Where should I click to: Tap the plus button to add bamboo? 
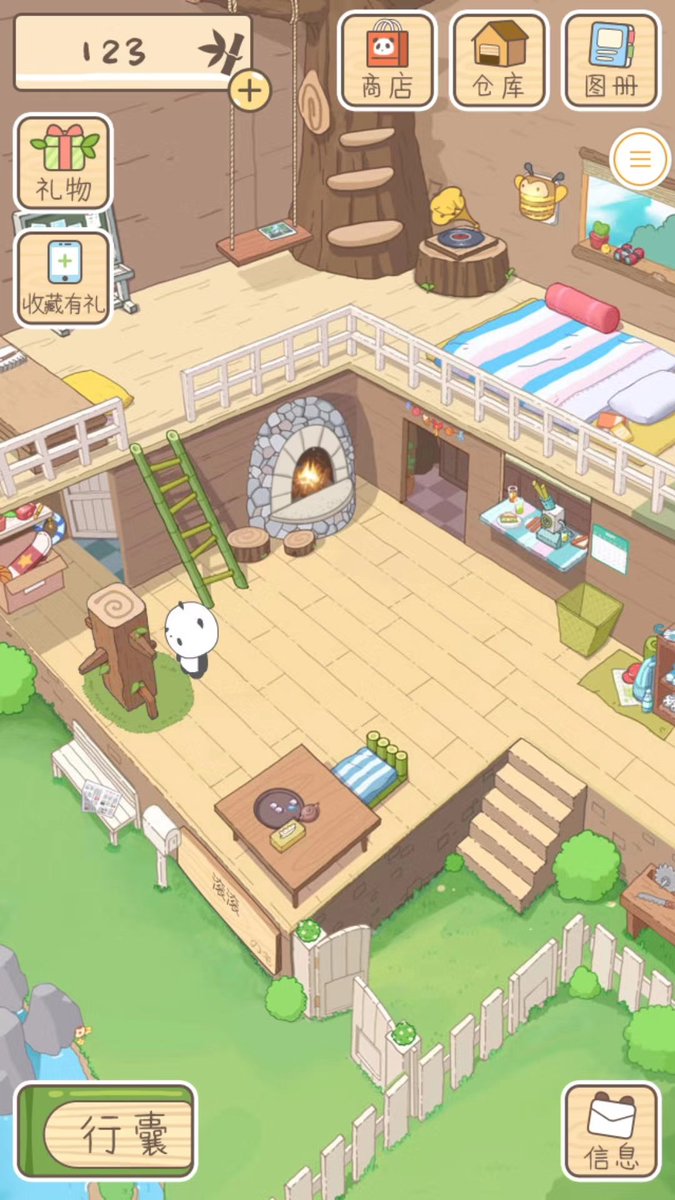(250, 91)
